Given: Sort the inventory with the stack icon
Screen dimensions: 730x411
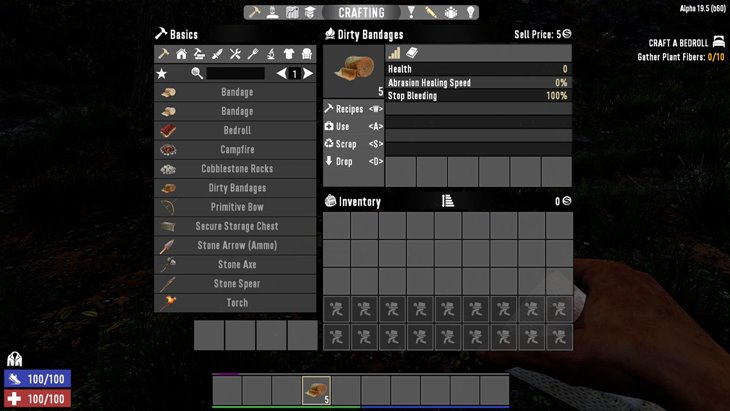Looking at the screenshot, I should point(448,201).
